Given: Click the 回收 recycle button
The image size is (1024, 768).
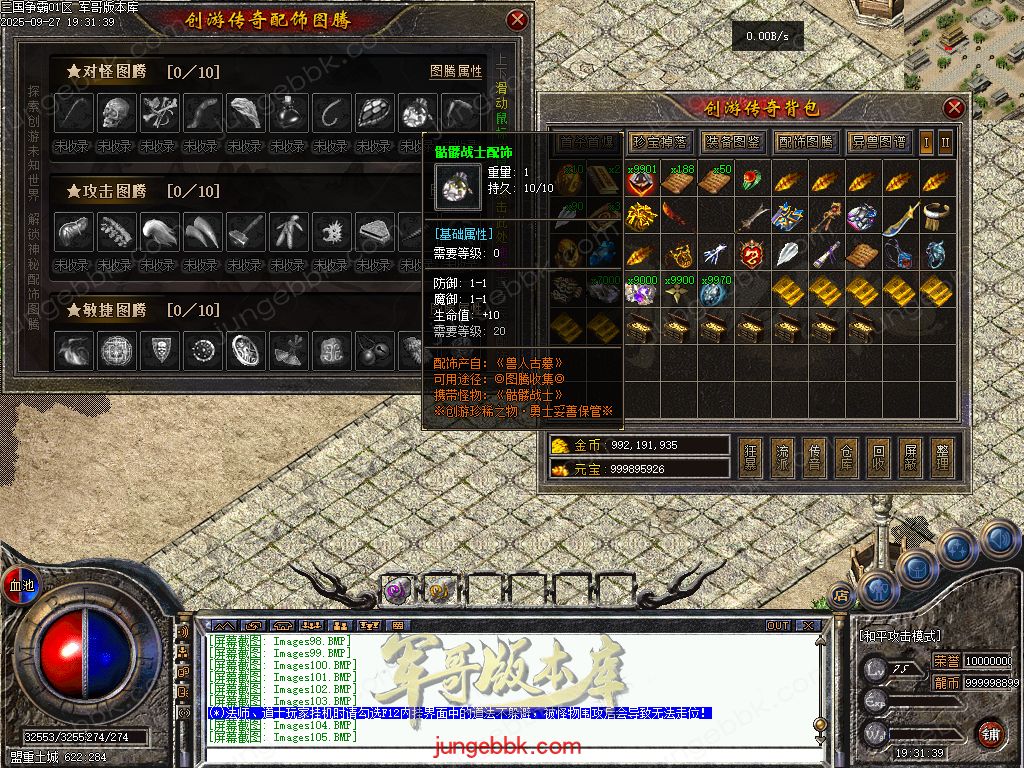Looking at the screenshot, I should 878,457.
